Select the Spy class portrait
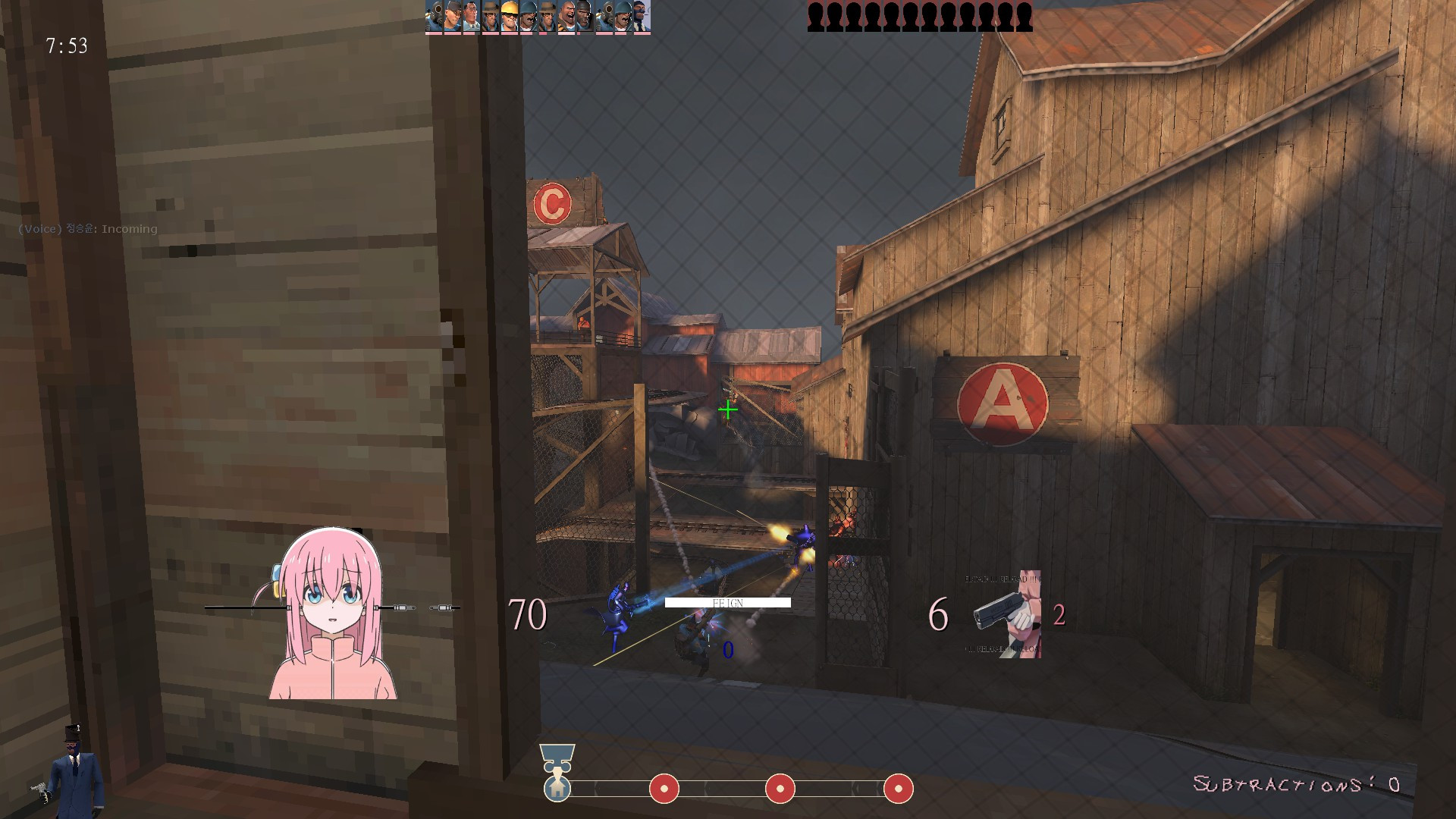 tap(642, 15)
